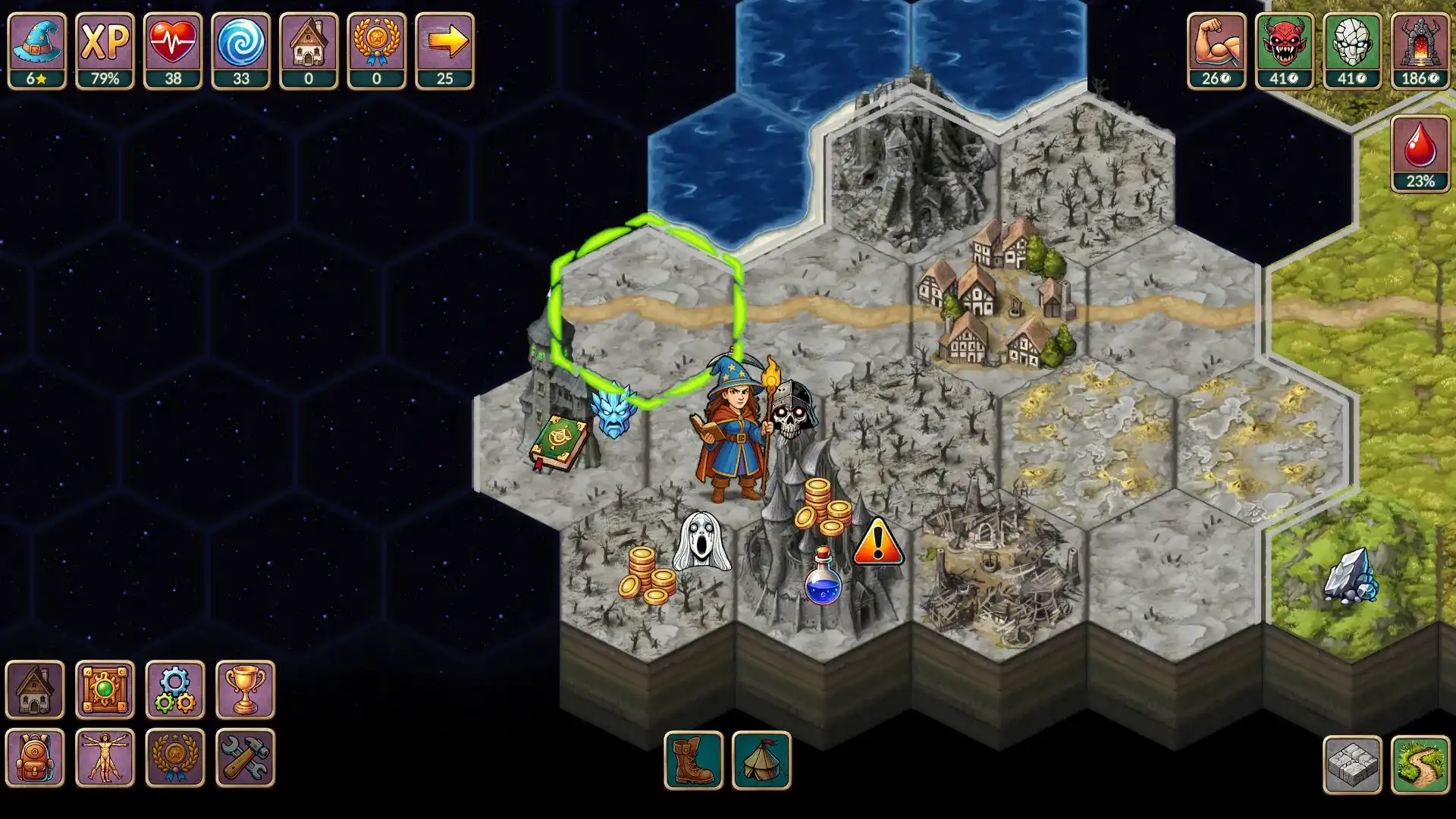Choose the white stone golem face icon
This screenshot has height=819, width=1456.
[x=1352, y=50]
